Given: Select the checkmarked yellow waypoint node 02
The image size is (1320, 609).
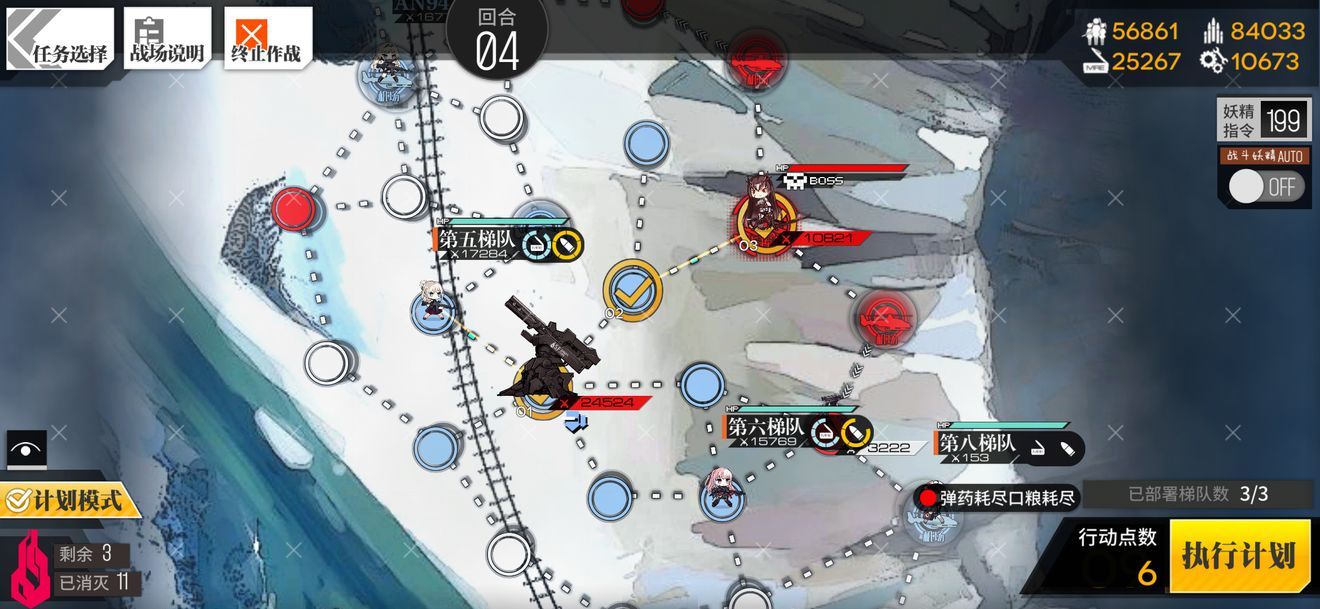Looking at the screenshot, I should coord(632,289).
